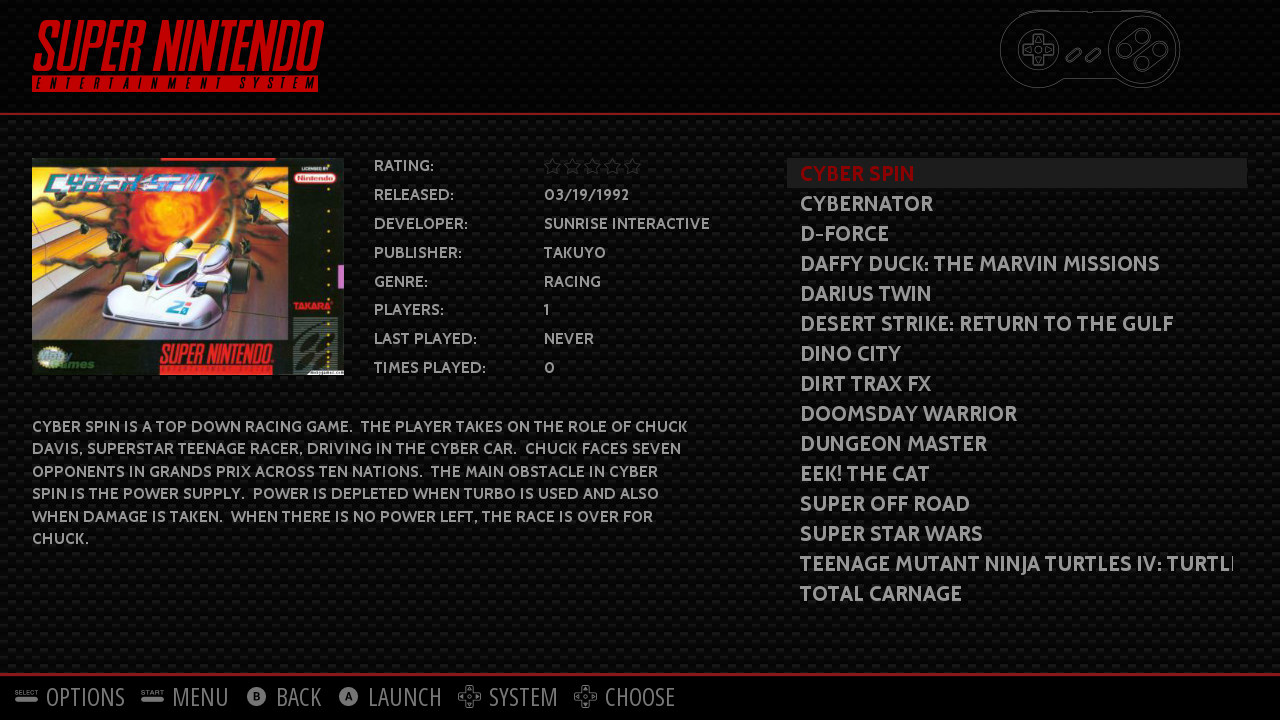Select EEK! THE CAT in the game list
Screen dimensions: 1280x720
tap(864, 474)
